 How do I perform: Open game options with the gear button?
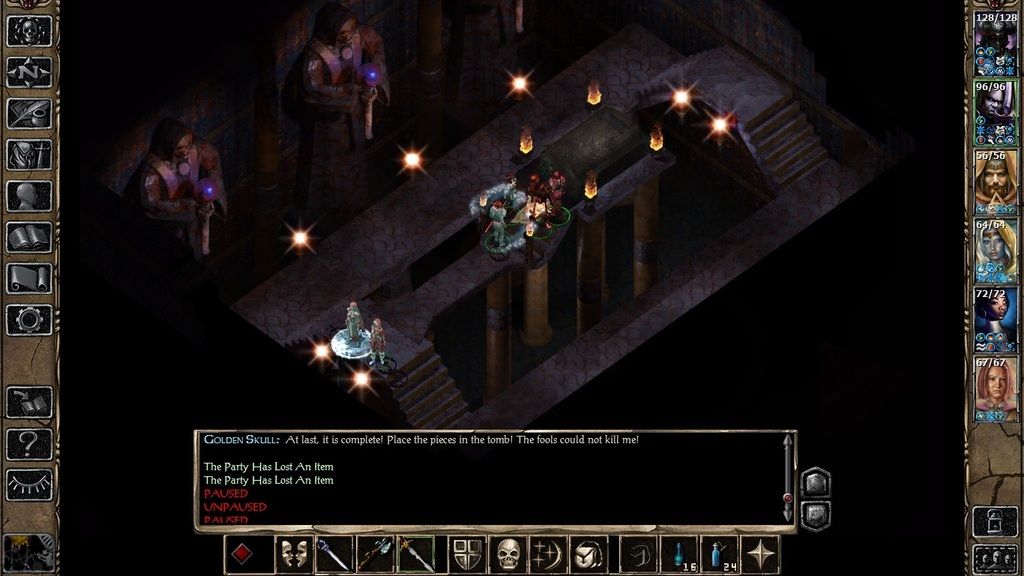click(x=29, y=320)
